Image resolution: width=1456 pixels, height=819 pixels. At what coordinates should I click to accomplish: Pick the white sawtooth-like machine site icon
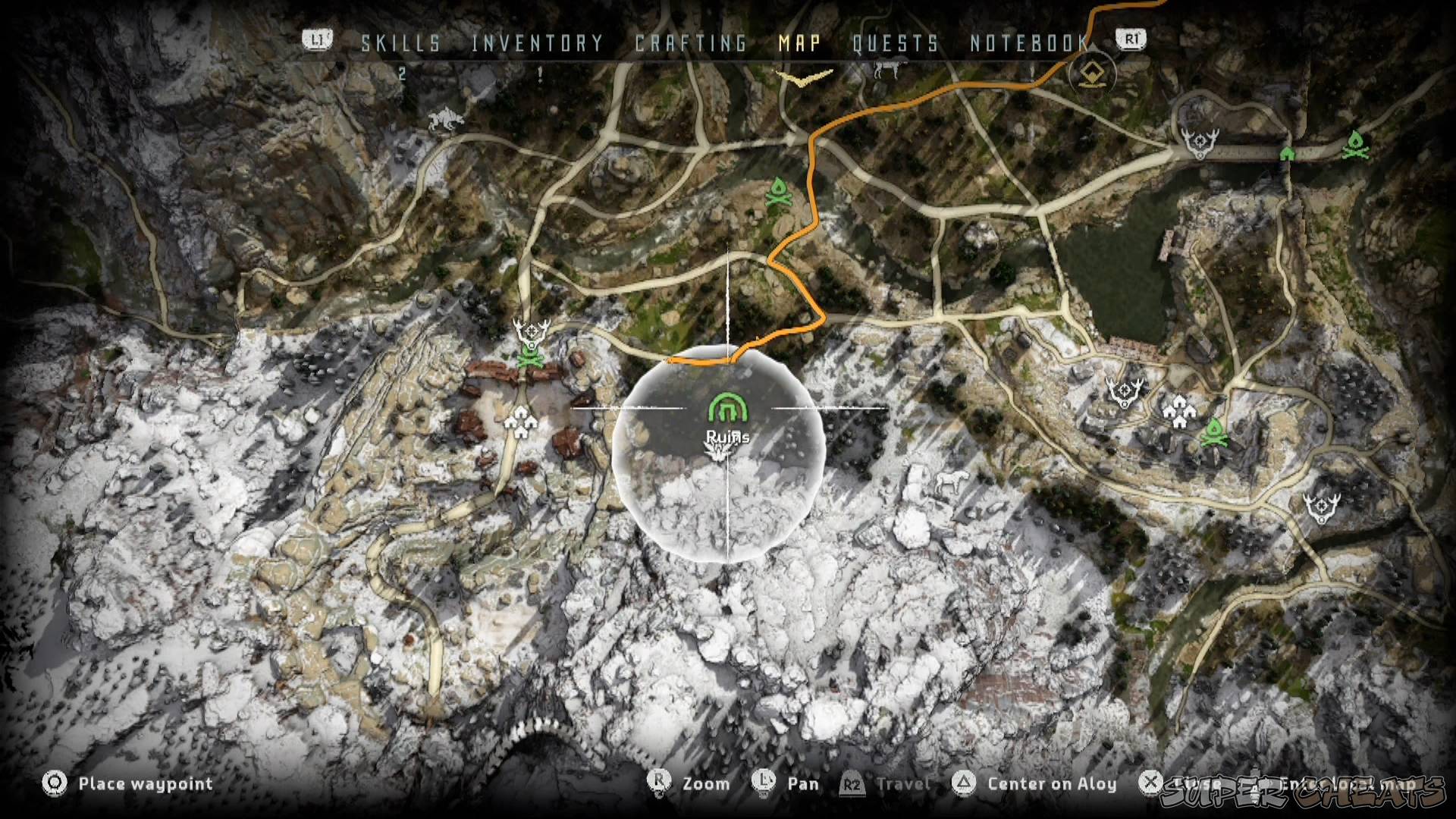coord(443,119)
